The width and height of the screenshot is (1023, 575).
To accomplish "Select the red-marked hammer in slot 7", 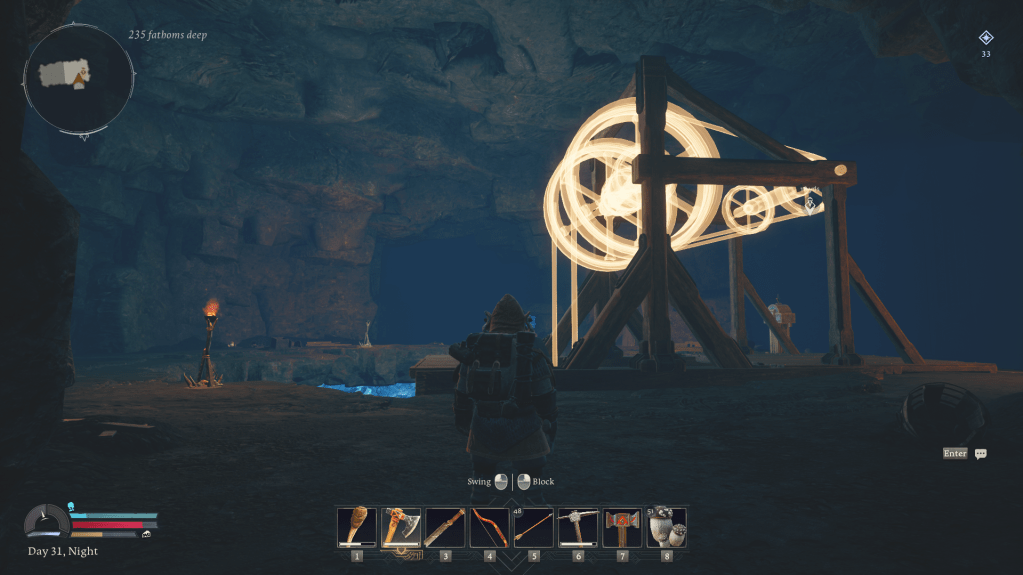I will [x=622, y=527].
